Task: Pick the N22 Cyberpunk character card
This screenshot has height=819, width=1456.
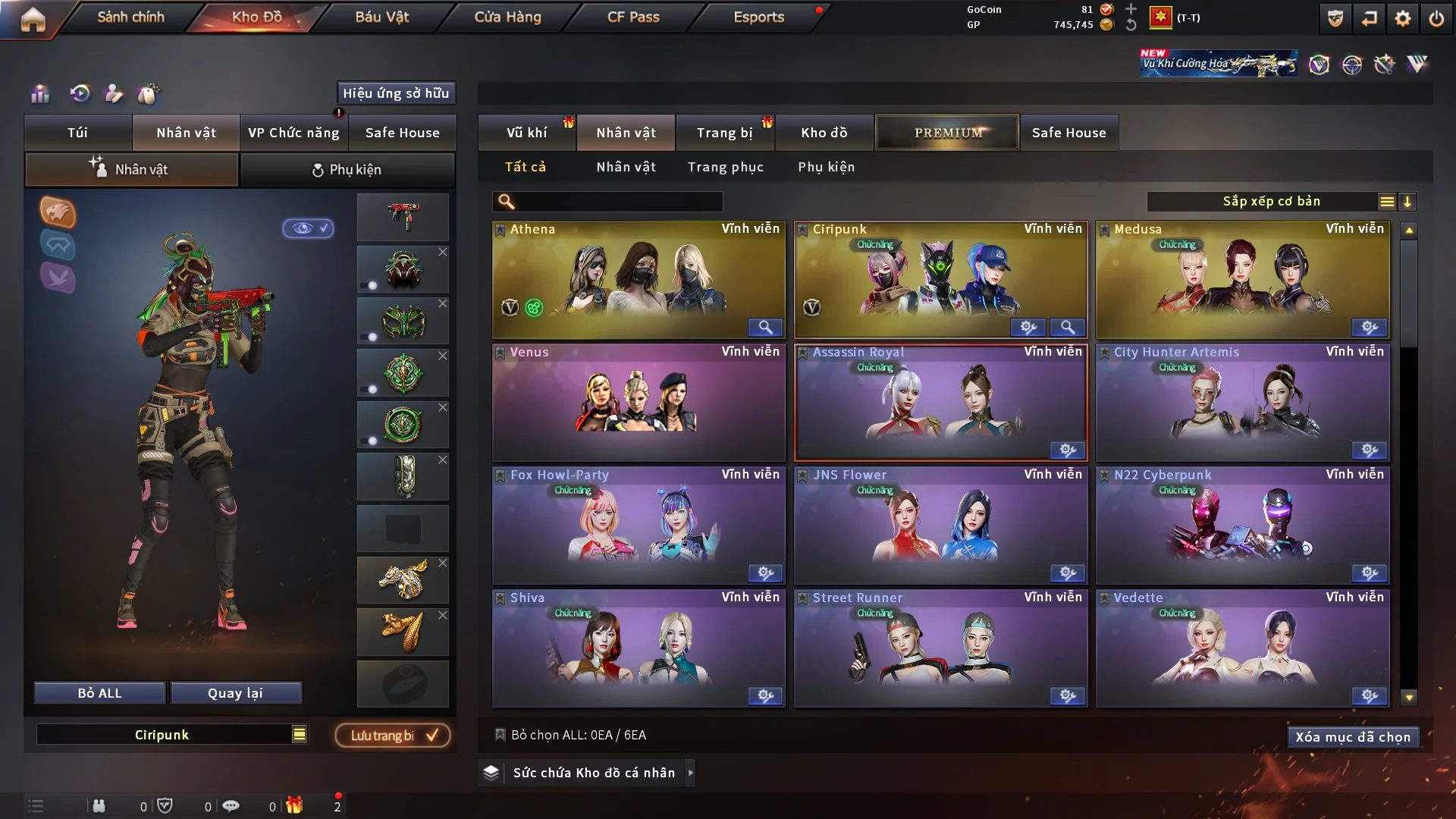Action: (x=1242, y=525)
